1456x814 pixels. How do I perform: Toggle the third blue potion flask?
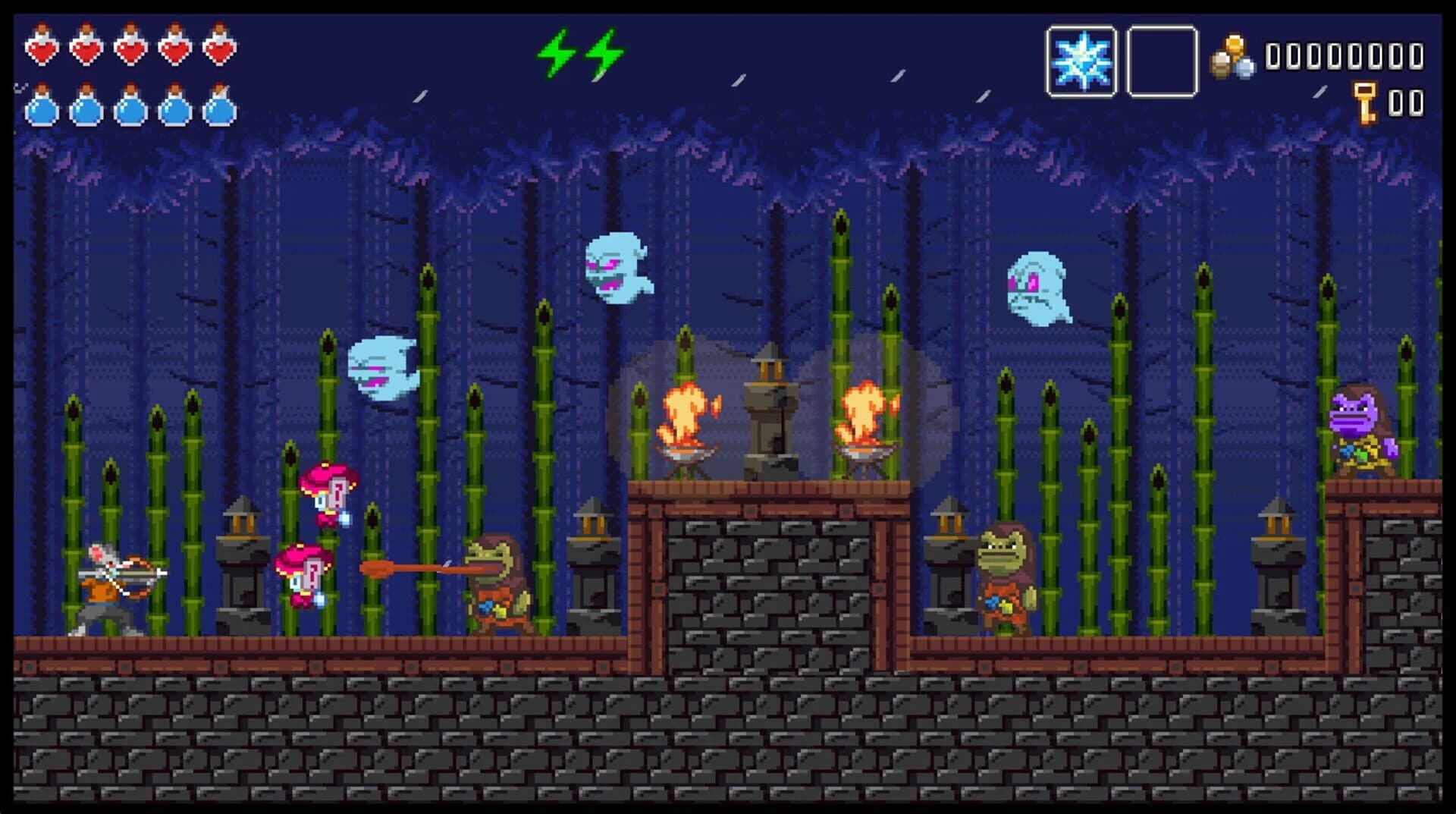[130, 109]
